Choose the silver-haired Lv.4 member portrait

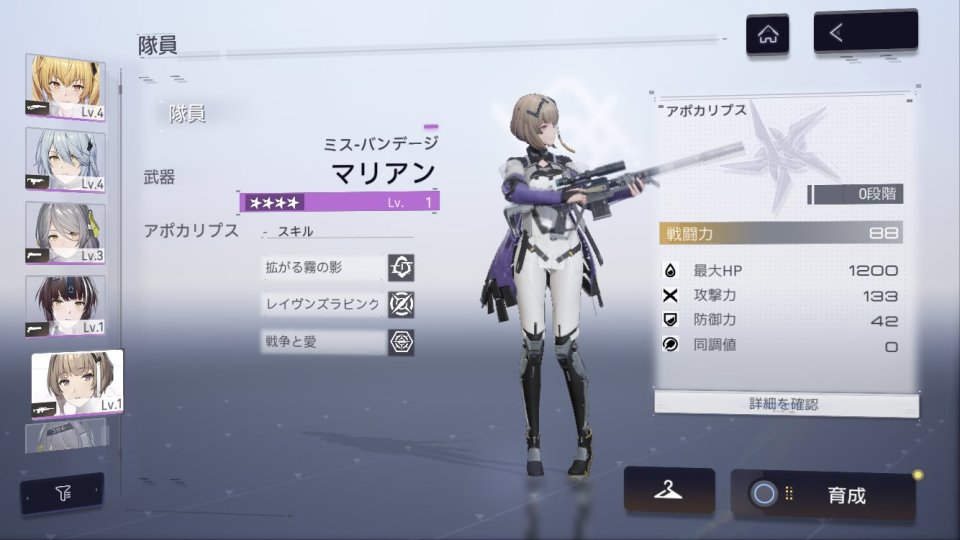(65, 160)
